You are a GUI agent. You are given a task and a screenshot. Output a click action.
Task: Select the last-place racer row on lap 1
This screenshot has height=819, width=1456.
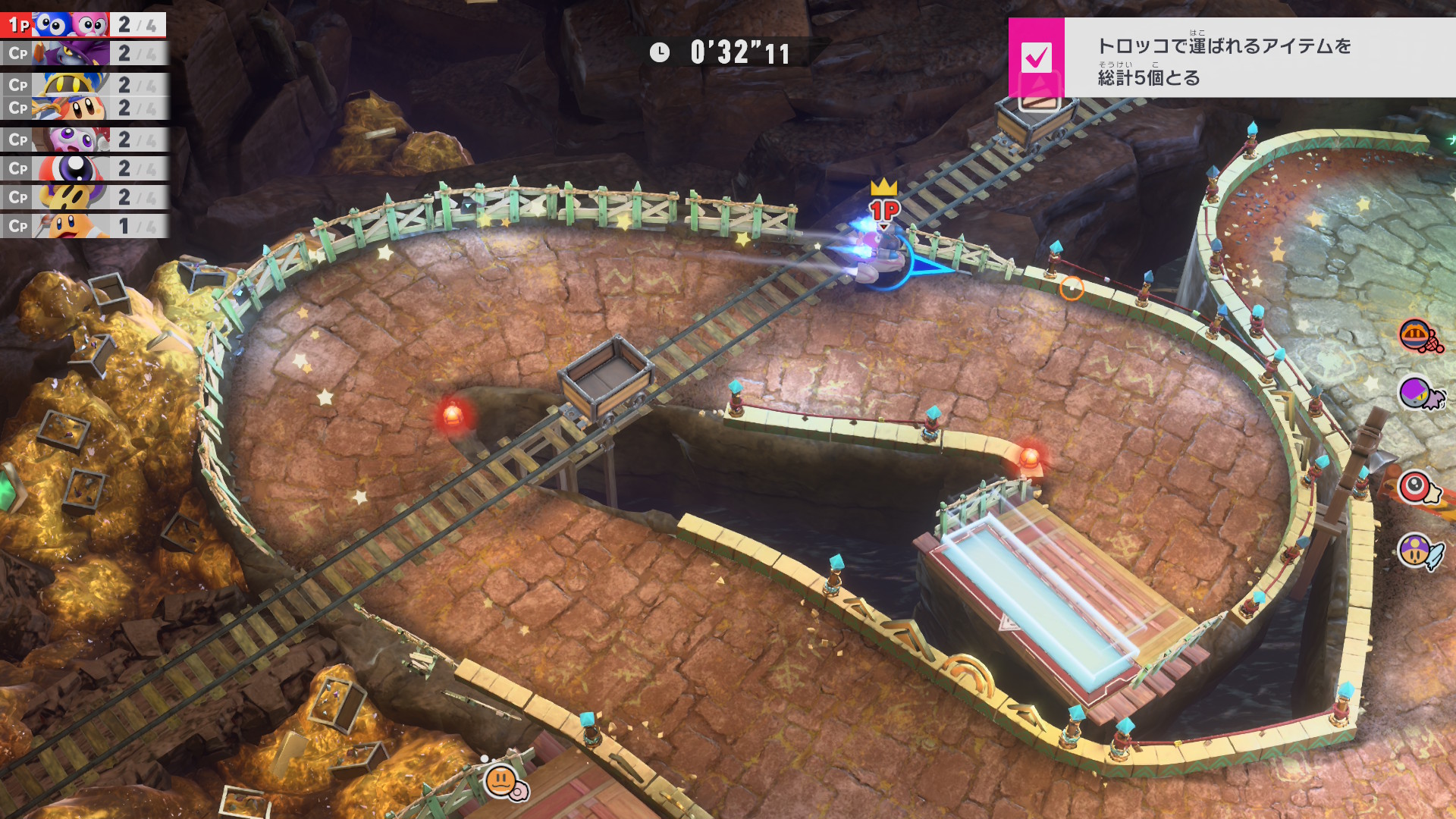pos(83,226)
